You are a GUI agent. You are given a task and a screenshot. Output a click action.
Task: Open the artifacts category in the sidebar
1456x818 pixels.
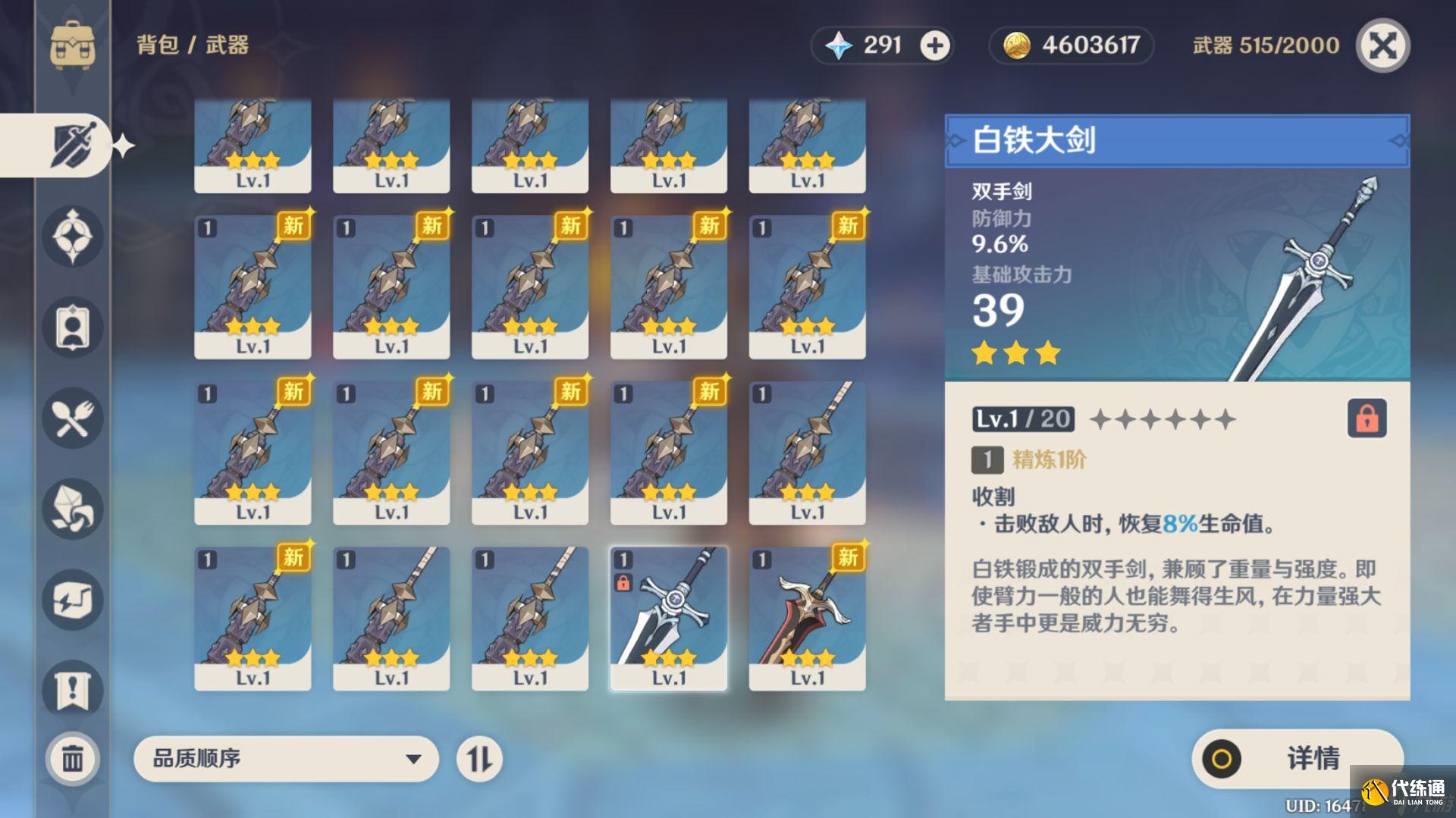[x=72, y=237]
